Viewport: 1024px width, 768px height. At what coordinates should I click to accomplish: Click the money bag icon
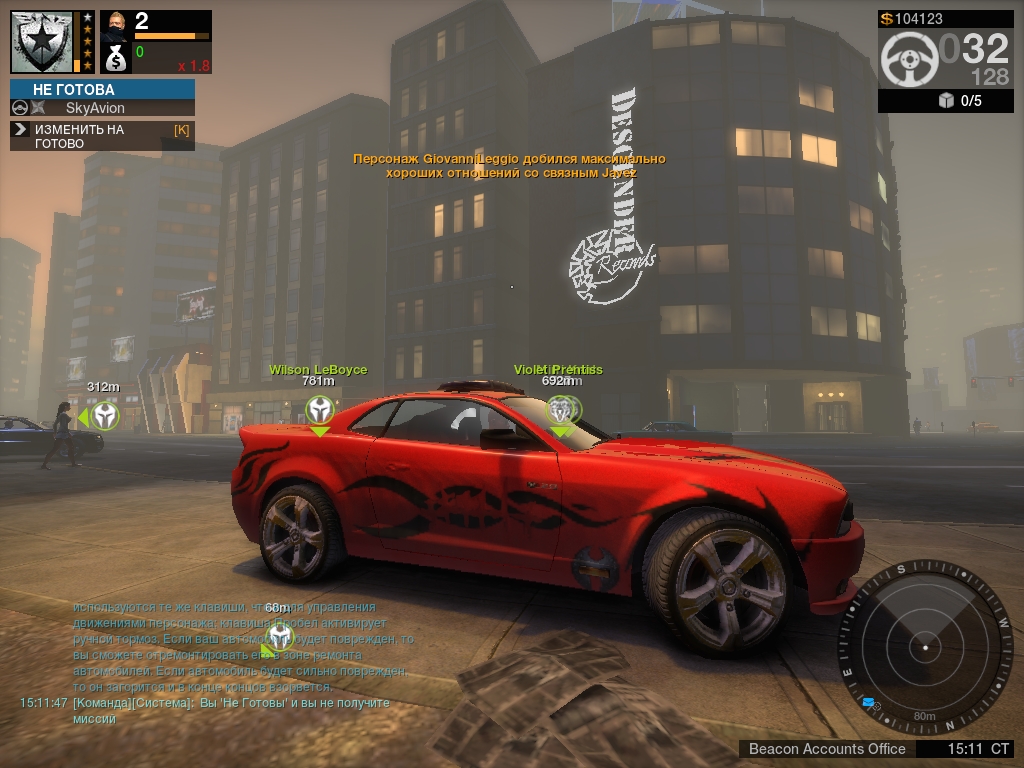click(x=116, y=58)
